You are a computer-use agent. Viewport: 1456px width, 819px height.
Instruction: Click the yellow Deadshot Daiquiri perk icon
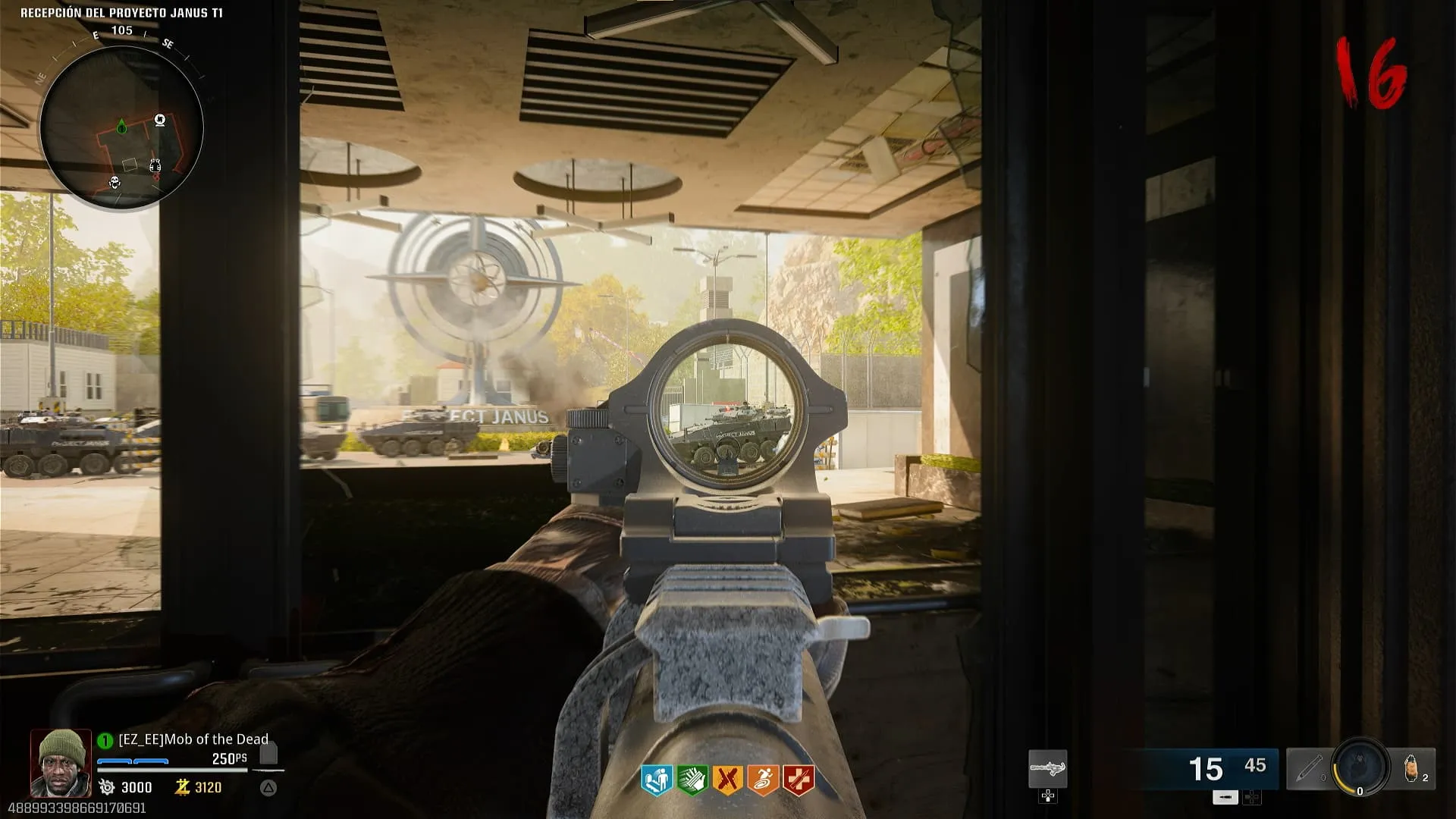pos(727,780)
